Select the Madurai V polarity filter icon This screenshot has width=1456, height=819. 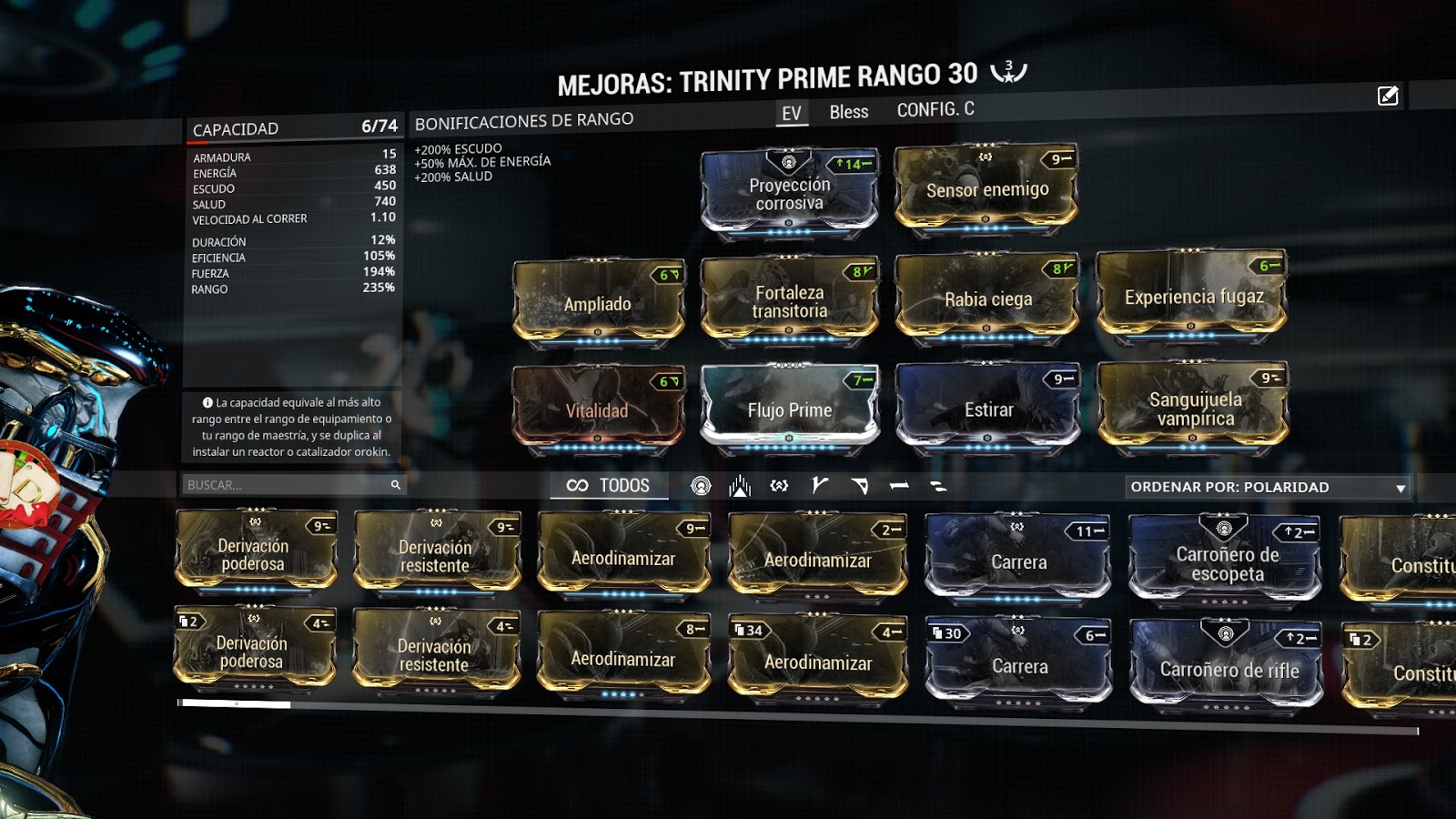click(821, 485)
